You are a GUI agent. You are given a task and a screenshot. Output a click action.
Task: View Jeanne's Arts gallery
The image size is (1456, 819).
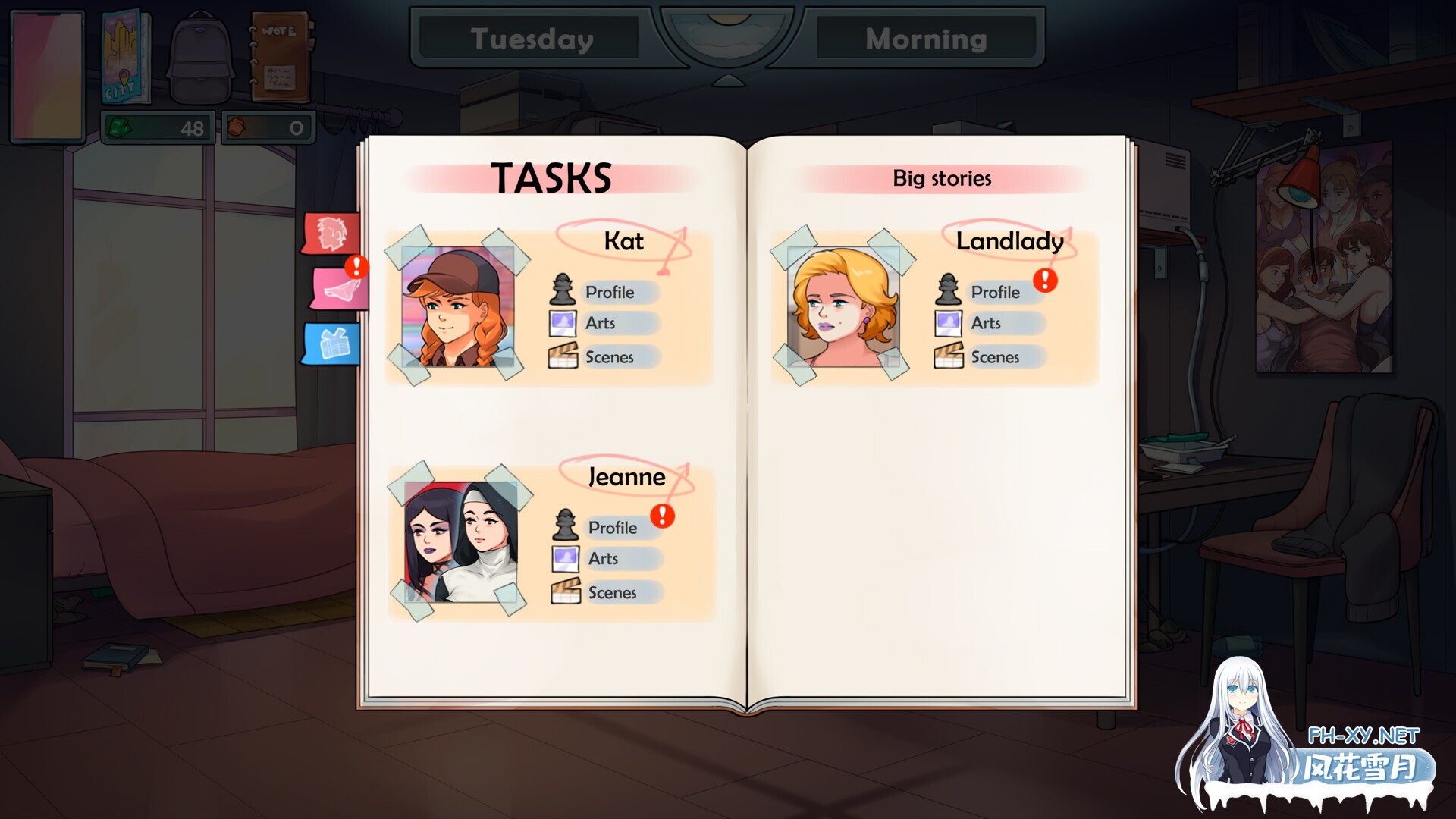603,559
